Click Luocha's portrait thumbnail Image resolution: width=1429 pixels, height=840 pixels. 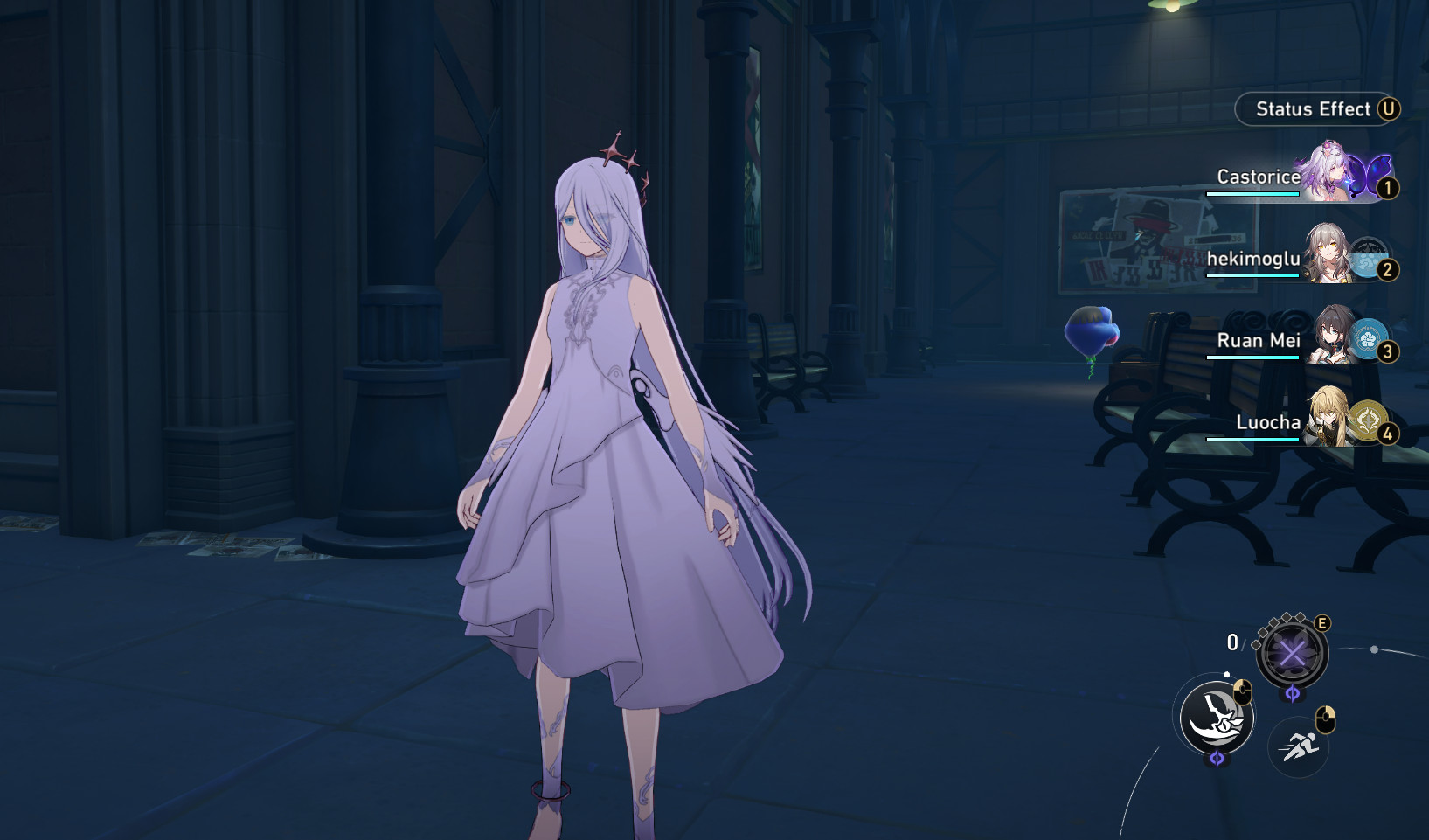point(1328,416)
